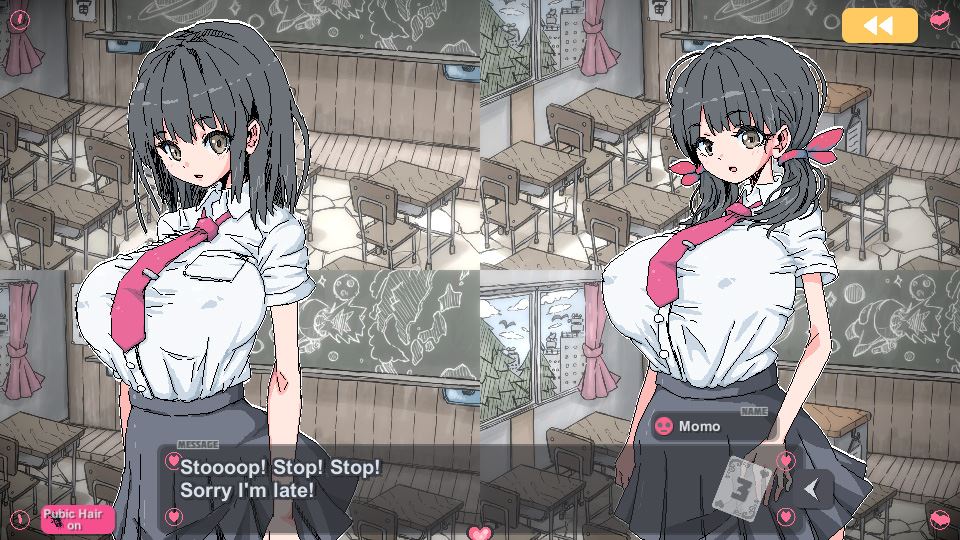The width and height of the screenshot is (960, 540).
Task: Click the yellow rewind button
Action: click(879, 26)
